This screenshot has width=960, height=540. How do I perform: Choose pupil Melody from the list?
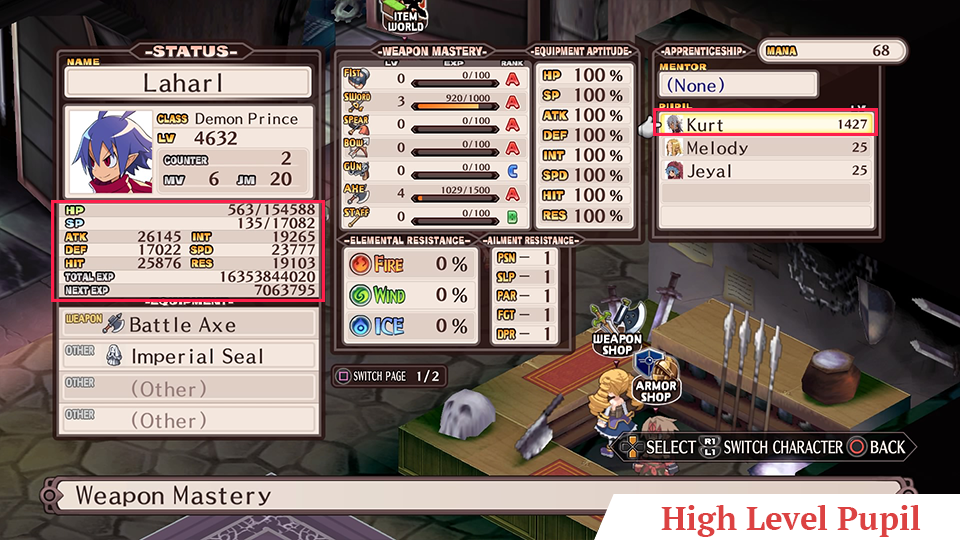(x=765, y=148)
